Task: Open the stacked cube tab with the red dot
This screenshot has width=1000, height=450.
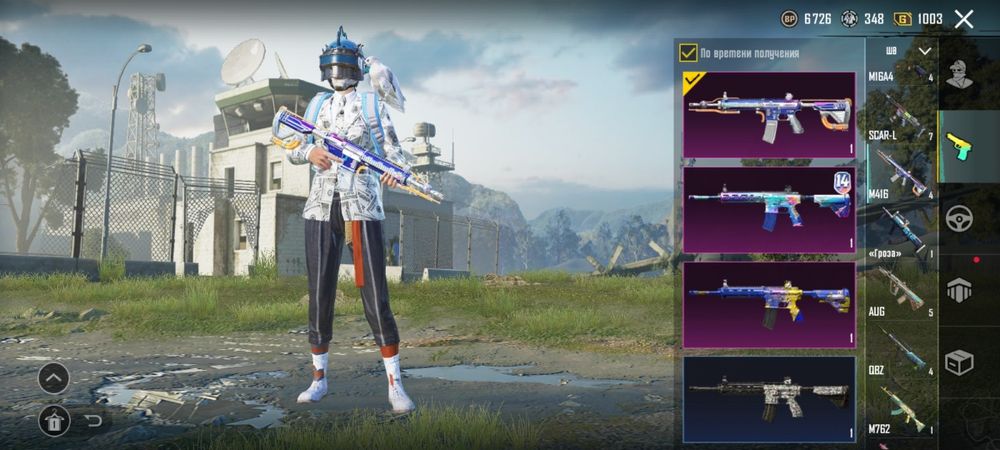Action: point(960,289)
